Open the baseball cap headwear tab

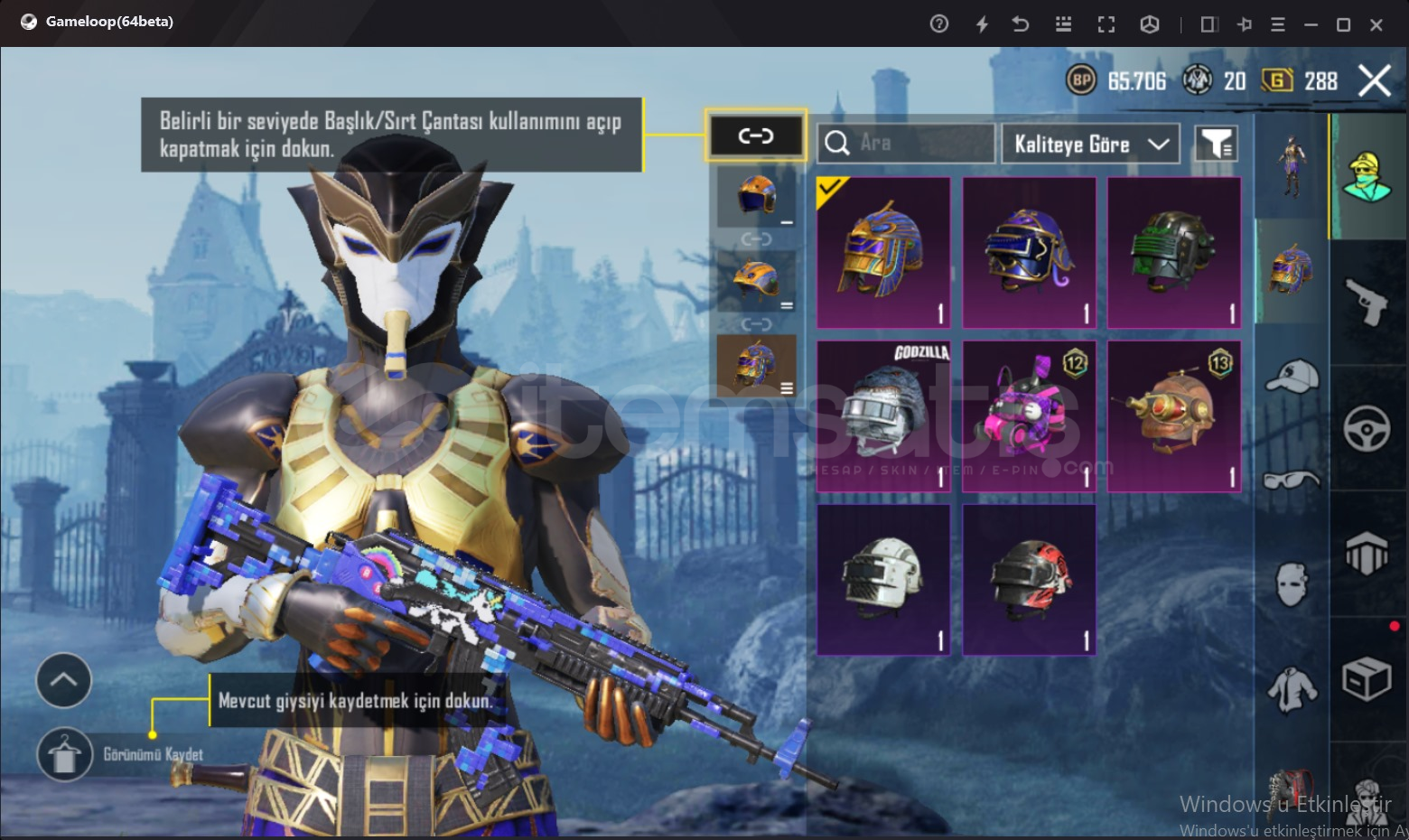[1292, 376]
